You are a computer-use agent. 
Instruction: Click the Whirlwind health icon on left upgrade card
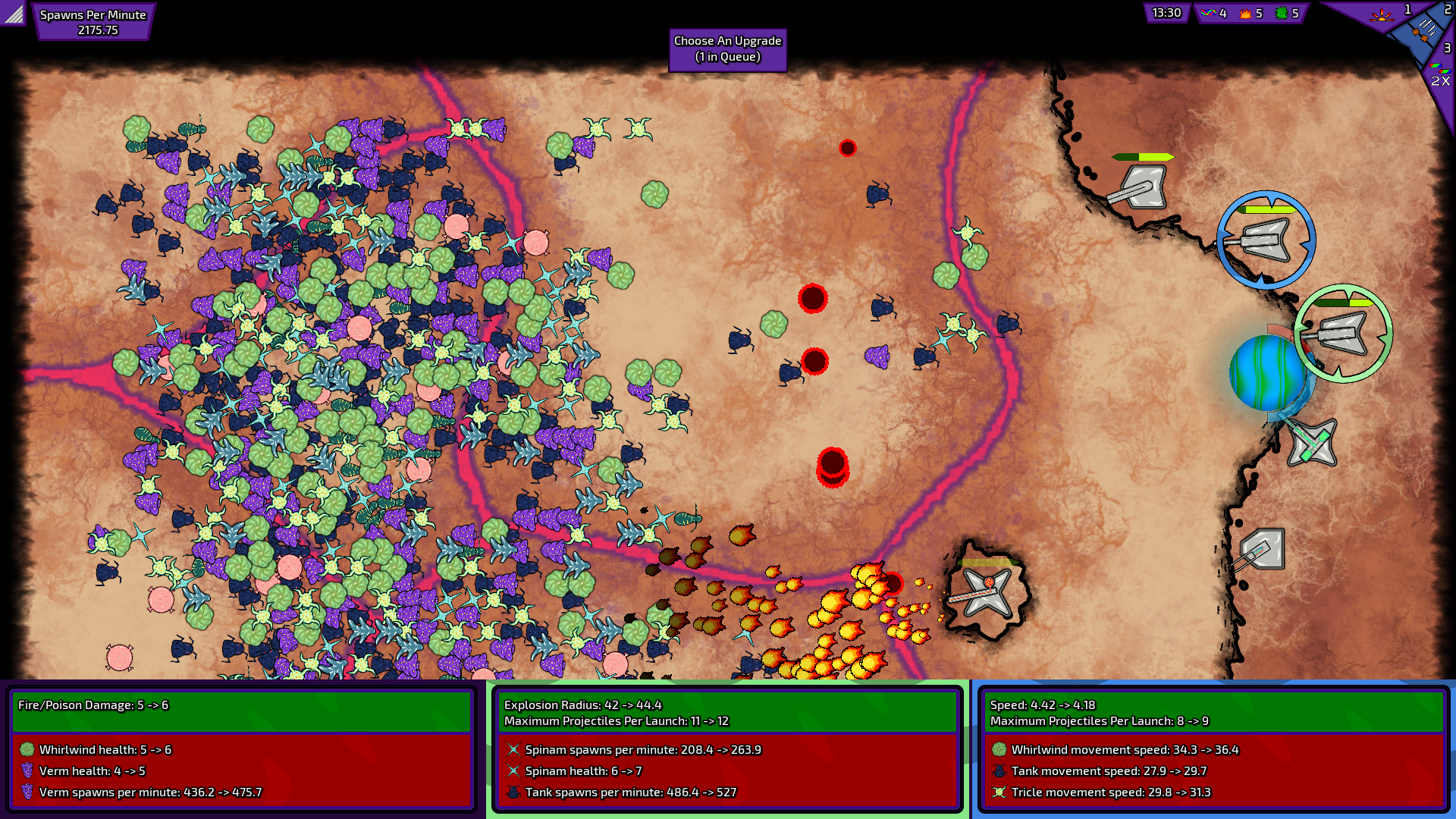26,749
